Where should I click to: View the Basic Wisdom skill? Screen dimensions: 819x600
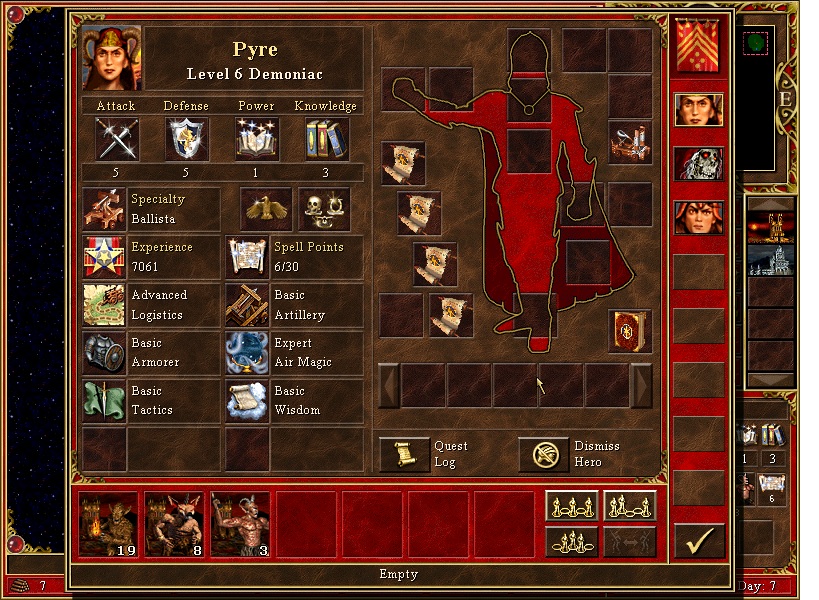(247, 401)
